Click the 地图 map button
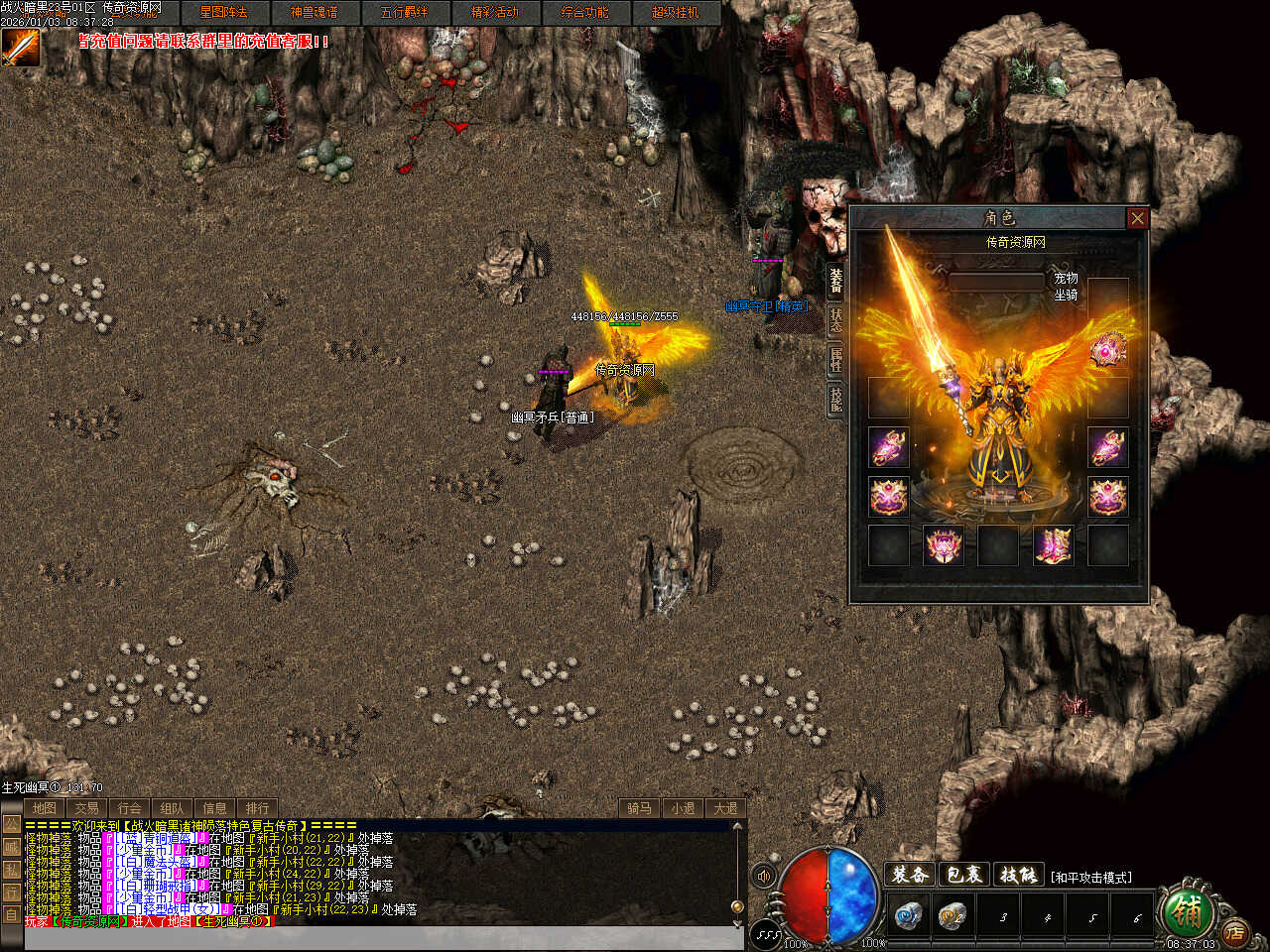Viewport: 1270px width, 952px height. click(x=45, y=808)
